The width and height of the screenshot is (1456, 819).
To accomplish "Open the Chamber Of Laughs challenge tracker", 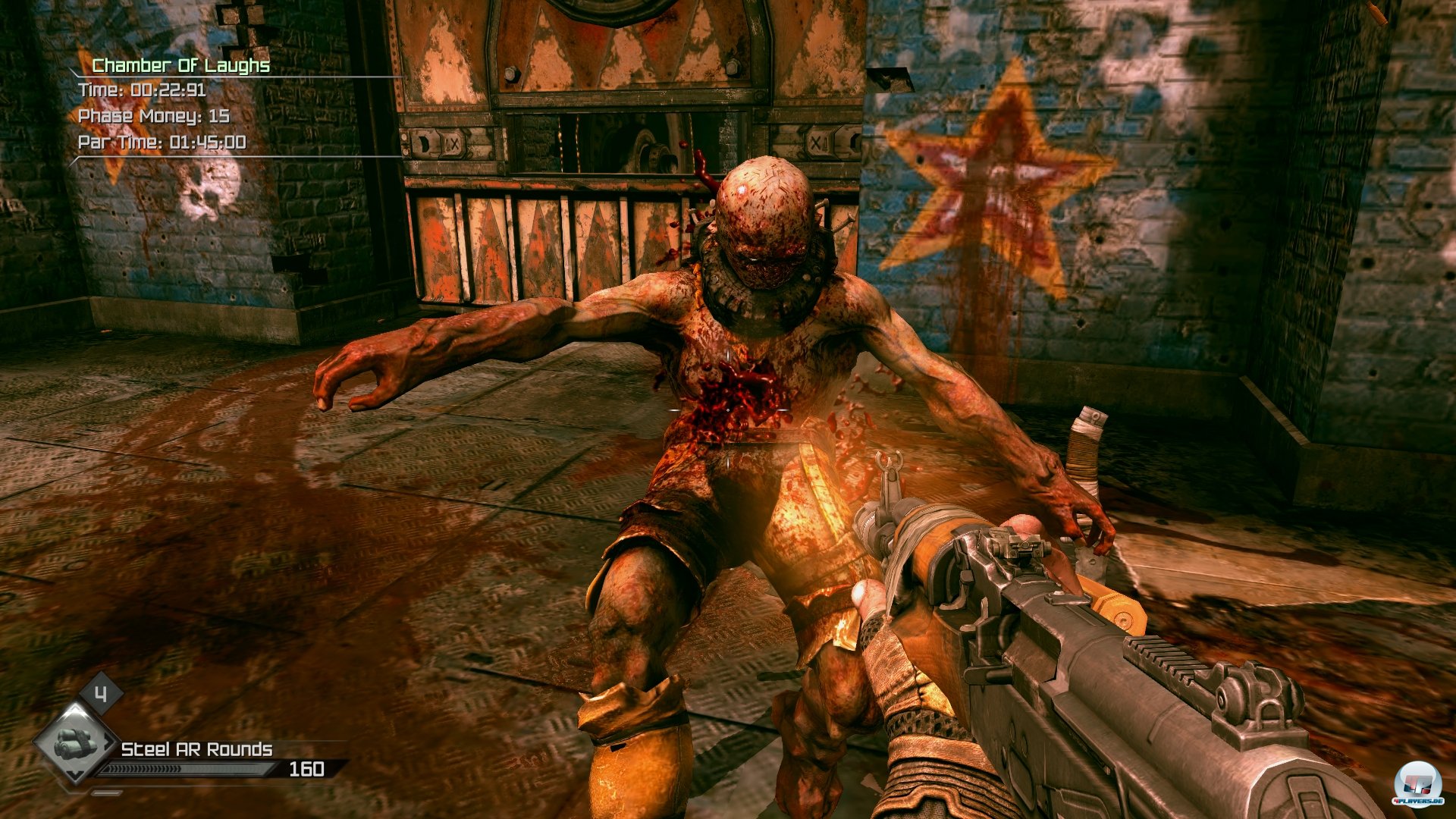I will coord(180,66).
